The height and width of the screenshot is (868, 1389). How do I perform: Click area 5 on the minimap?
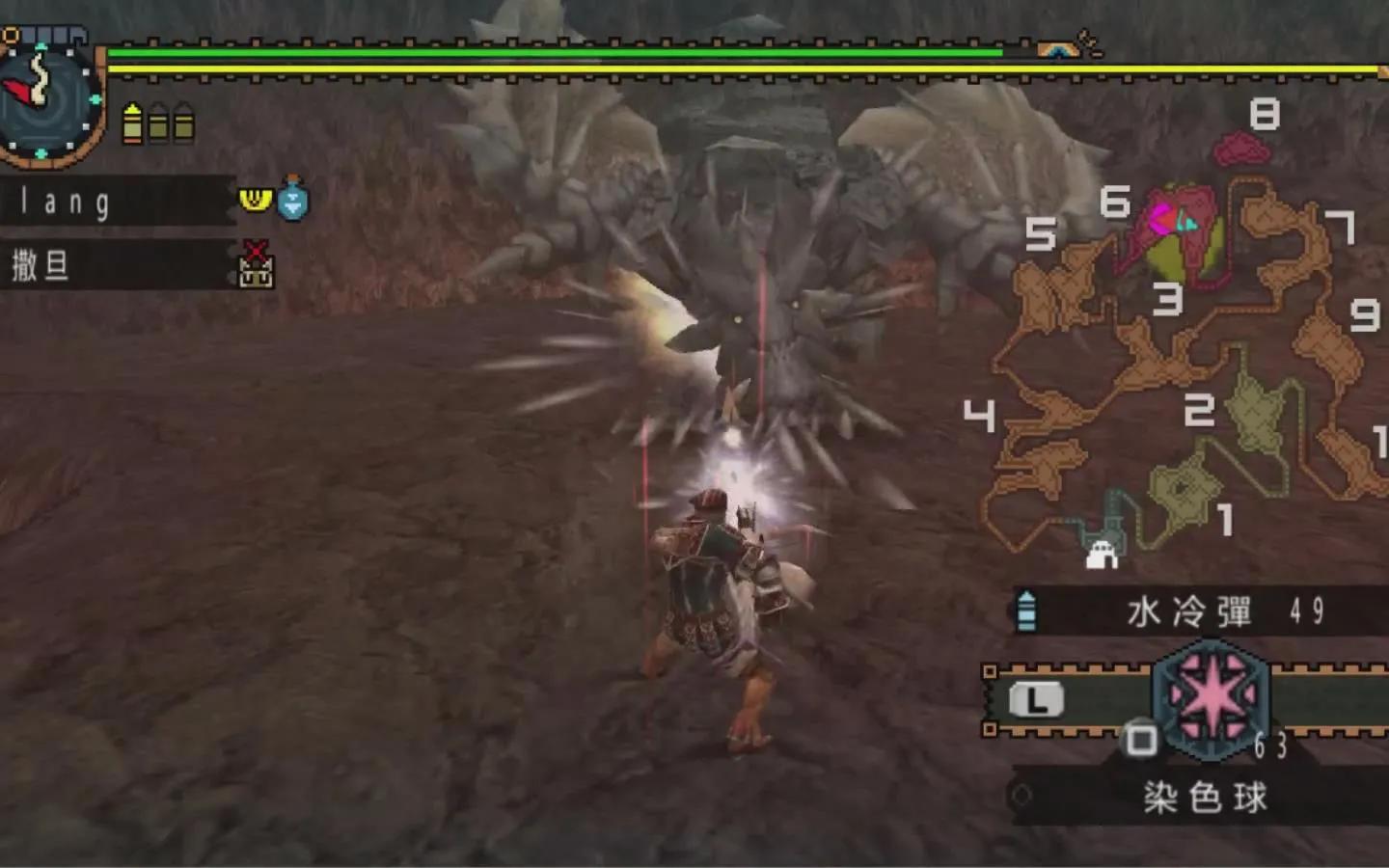1040,234
